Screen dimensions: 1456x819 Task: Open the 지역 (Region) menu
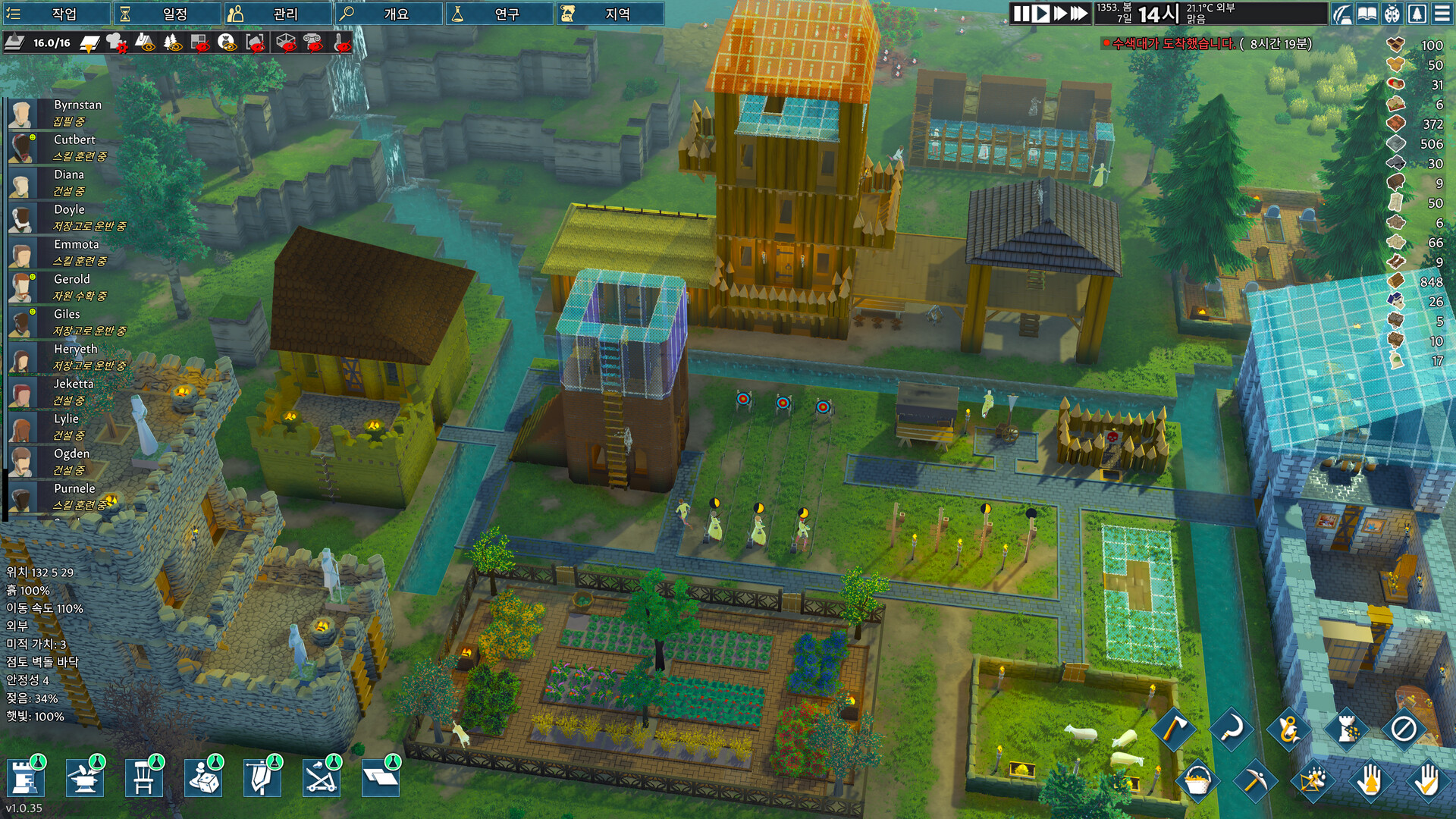click(609, 14)
